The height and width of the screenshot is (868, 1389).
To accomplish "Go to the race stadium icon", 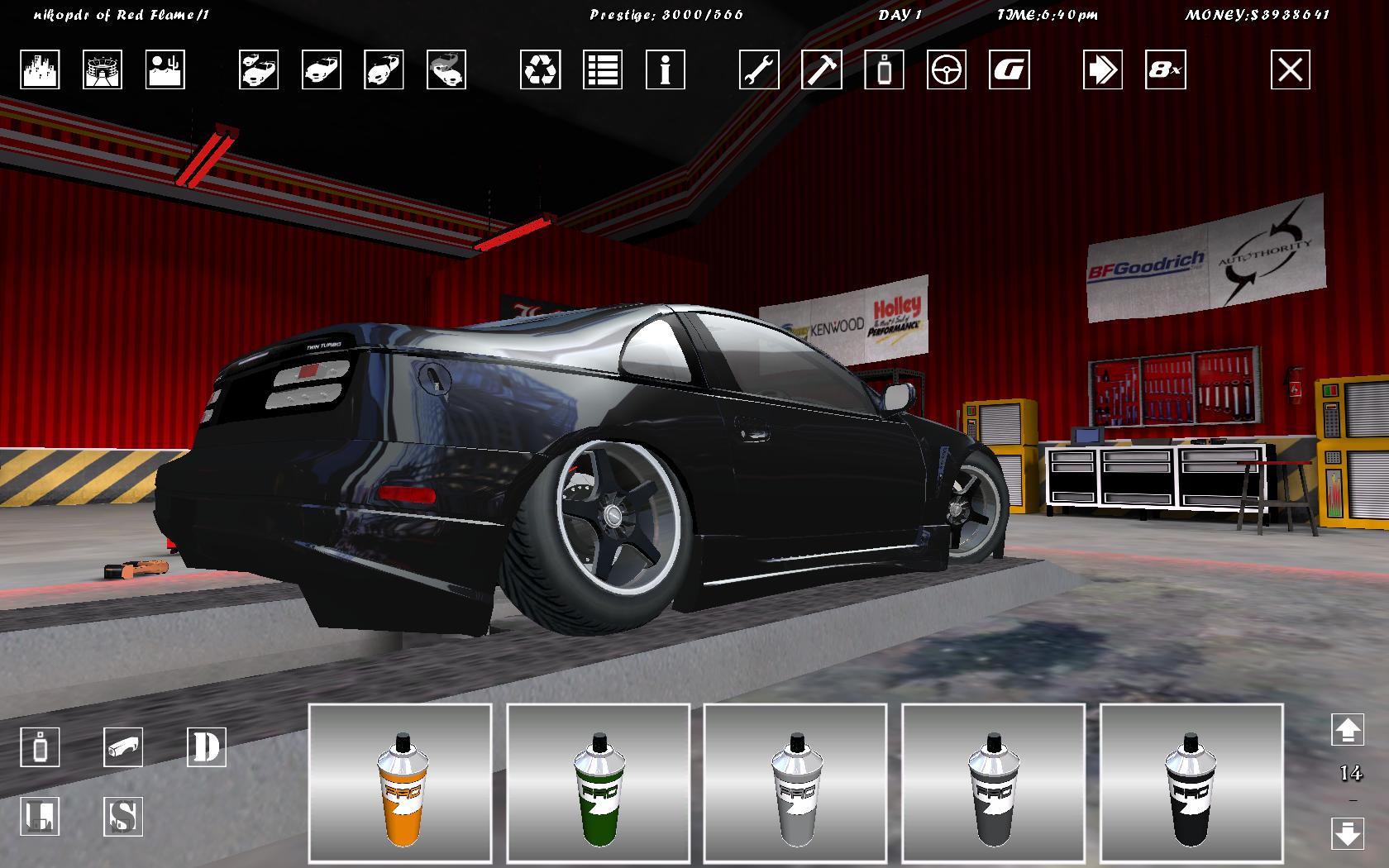I will click(103, 69).
